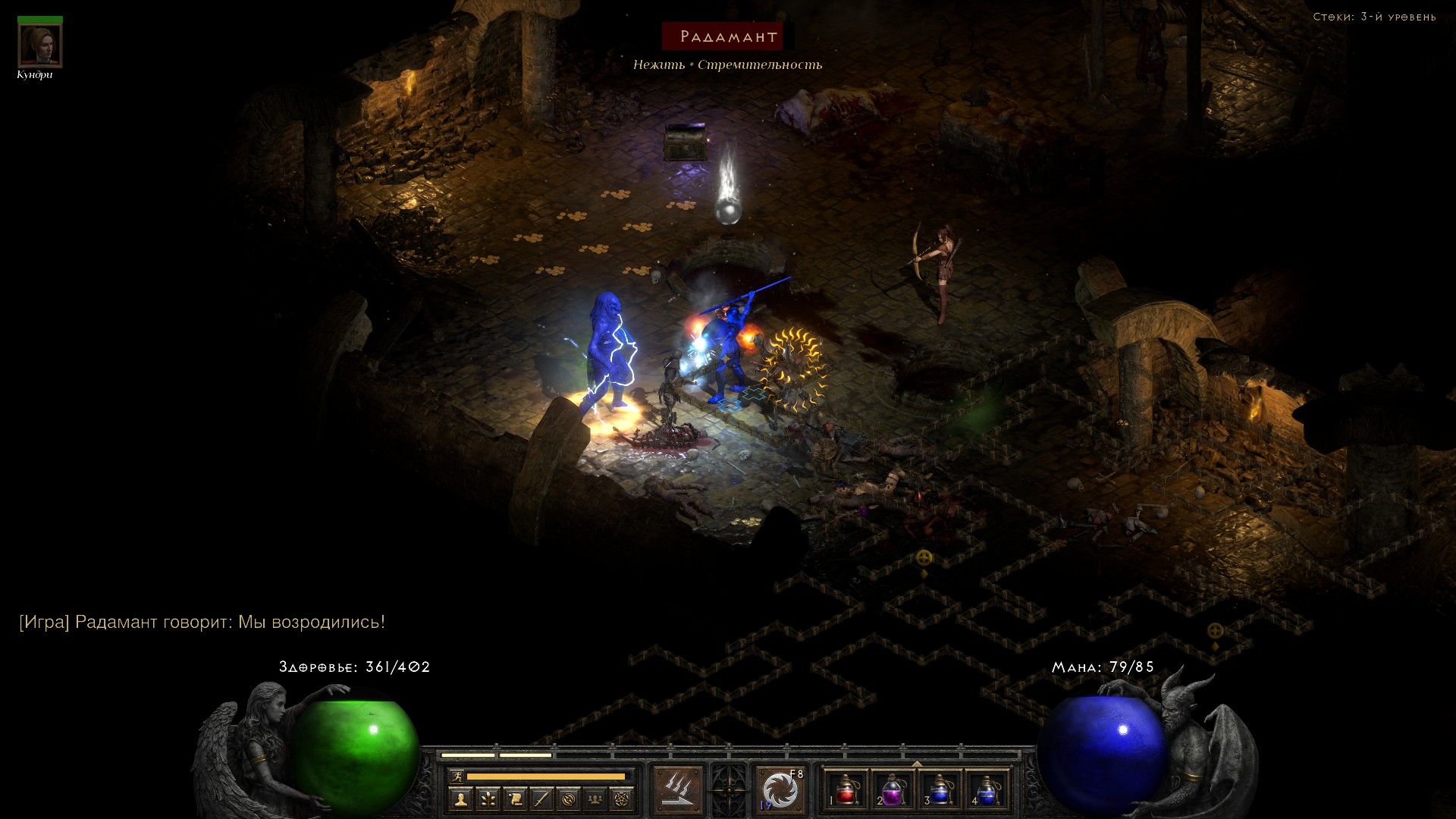The image size is (1456, 819).
Task: Use the purple rejuvenation potion in belt slot 2
Action: tap(893, 790)
